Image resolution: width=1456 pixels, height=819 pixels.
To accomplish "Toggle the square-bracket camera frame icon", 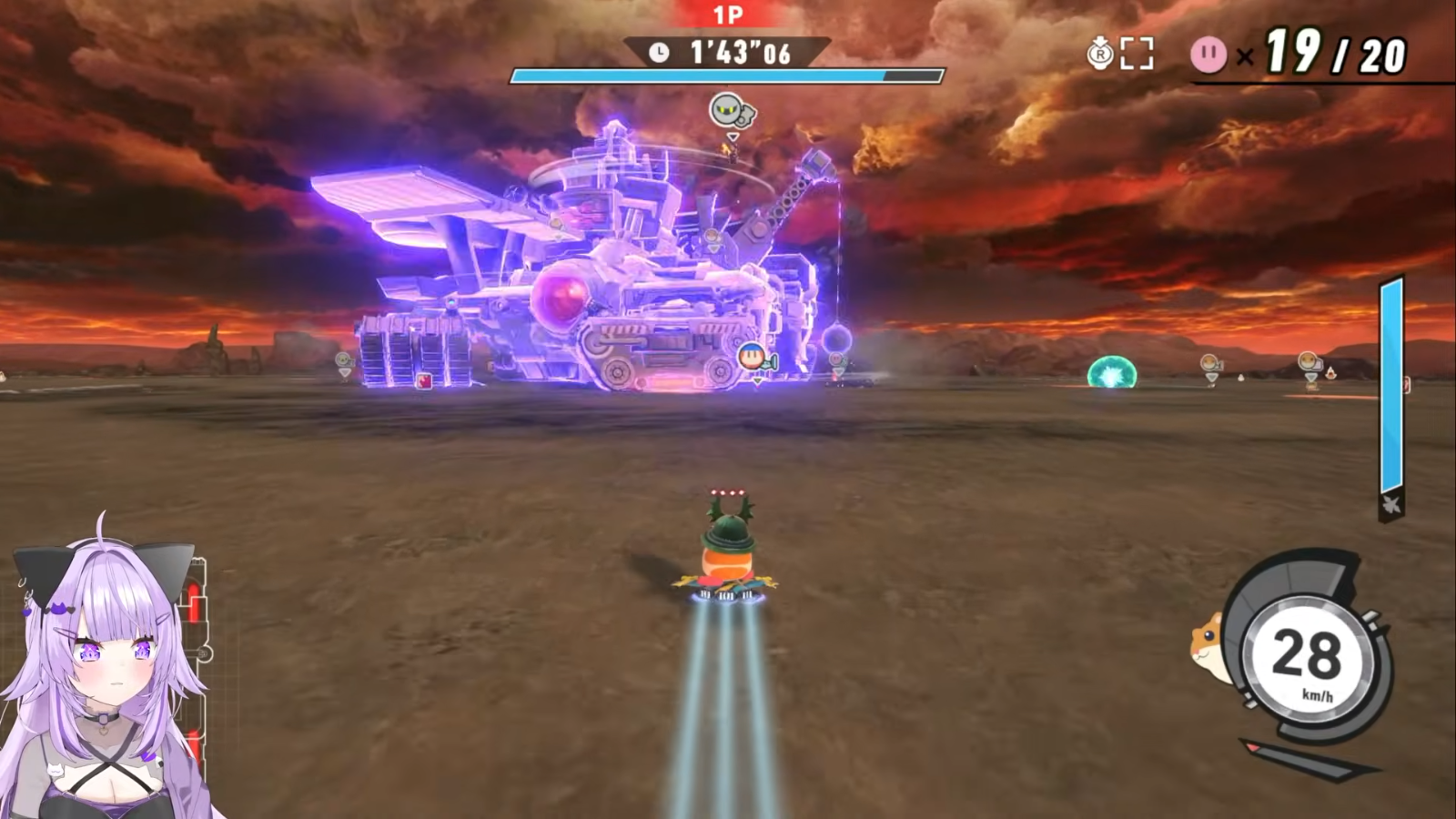I will (x=1137, y=54).
